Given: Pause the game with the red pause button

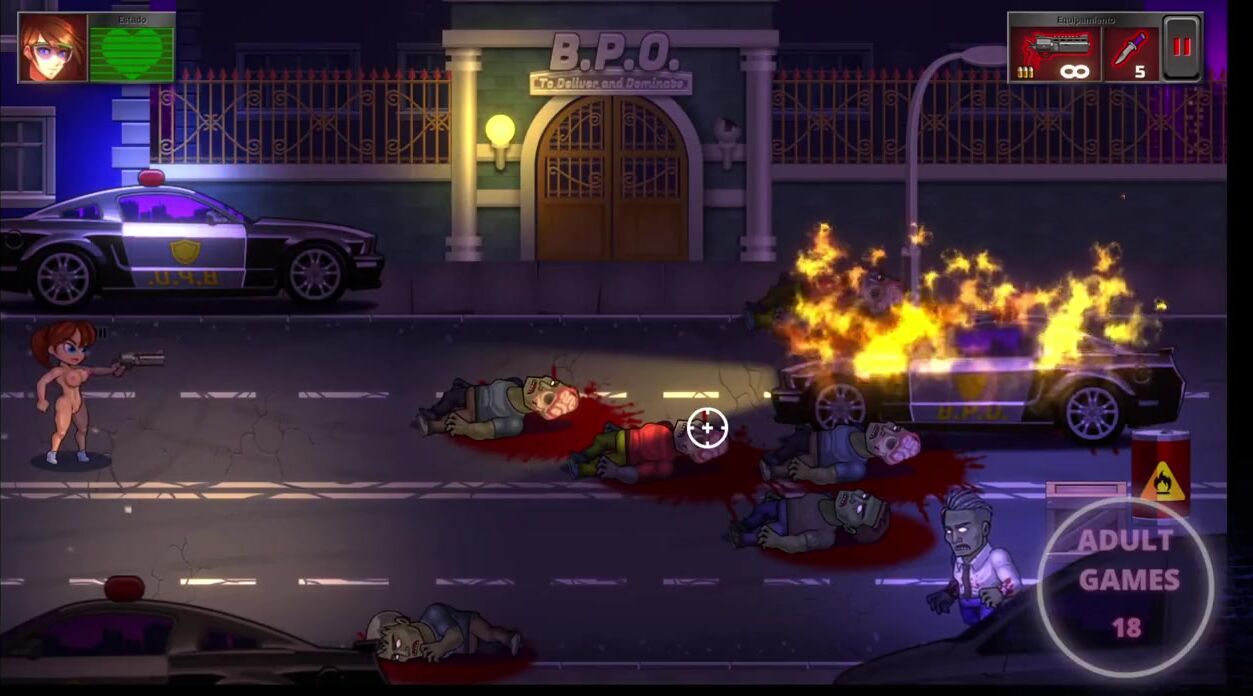Looking at the screenshot, I should pos(1182,48).
